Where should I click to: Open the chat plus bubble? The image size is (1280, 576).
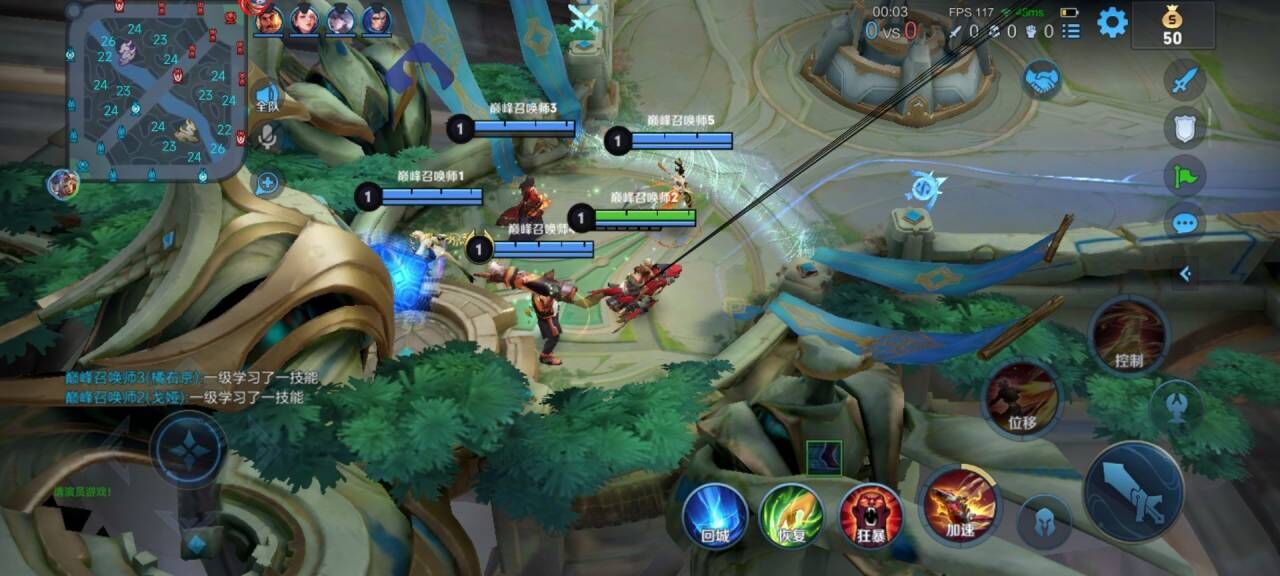click(267, 183)
